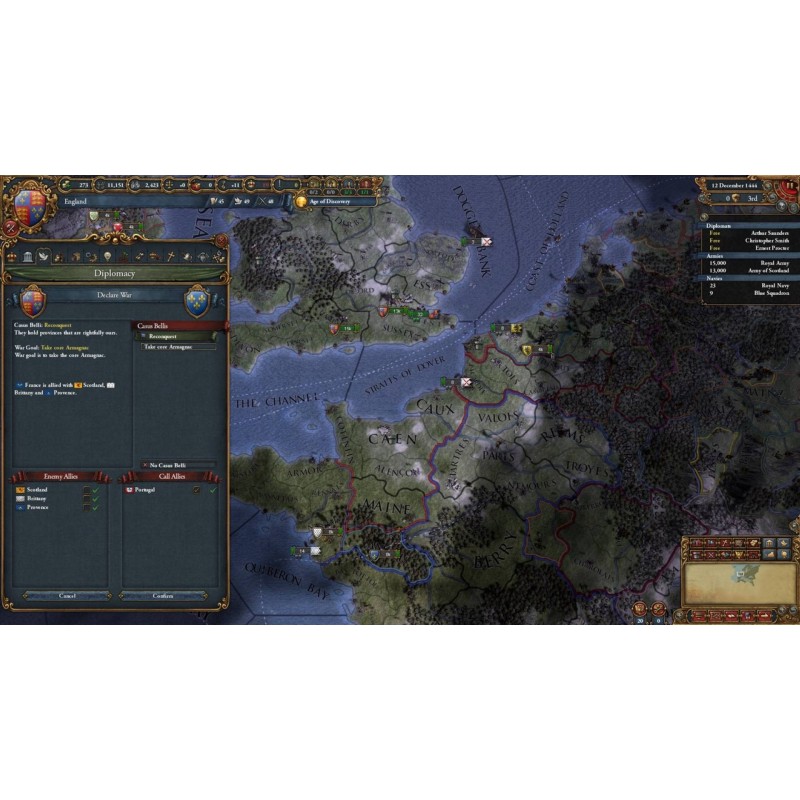The width and height of the screenshot is (800, 800).
Task: Open the Age of Discovery panel
Action: click(x=330, y=201)
